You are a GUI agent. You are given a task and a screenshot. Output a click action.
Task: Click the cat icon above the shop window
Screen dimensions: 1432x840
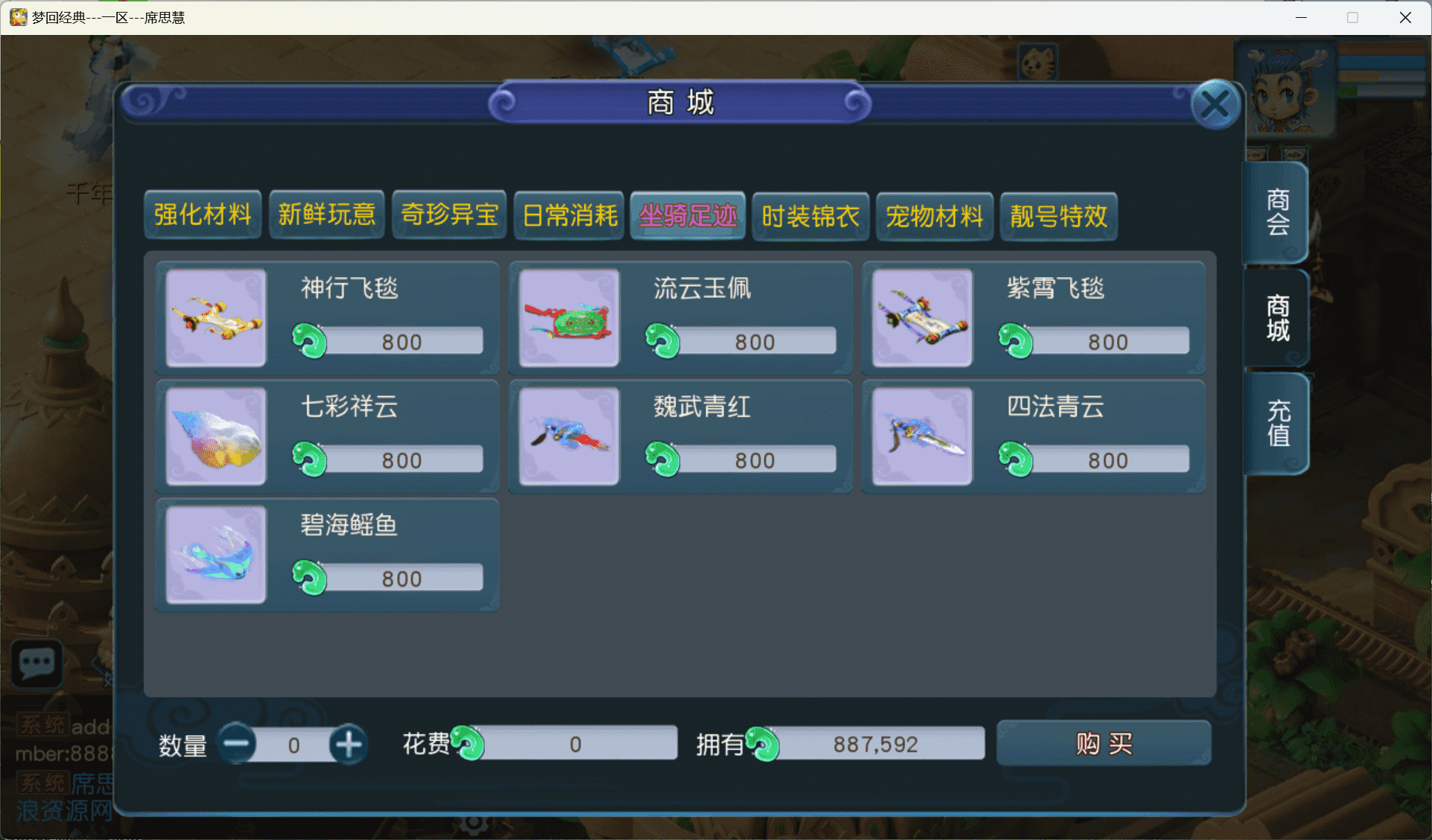pos(1037,63)
